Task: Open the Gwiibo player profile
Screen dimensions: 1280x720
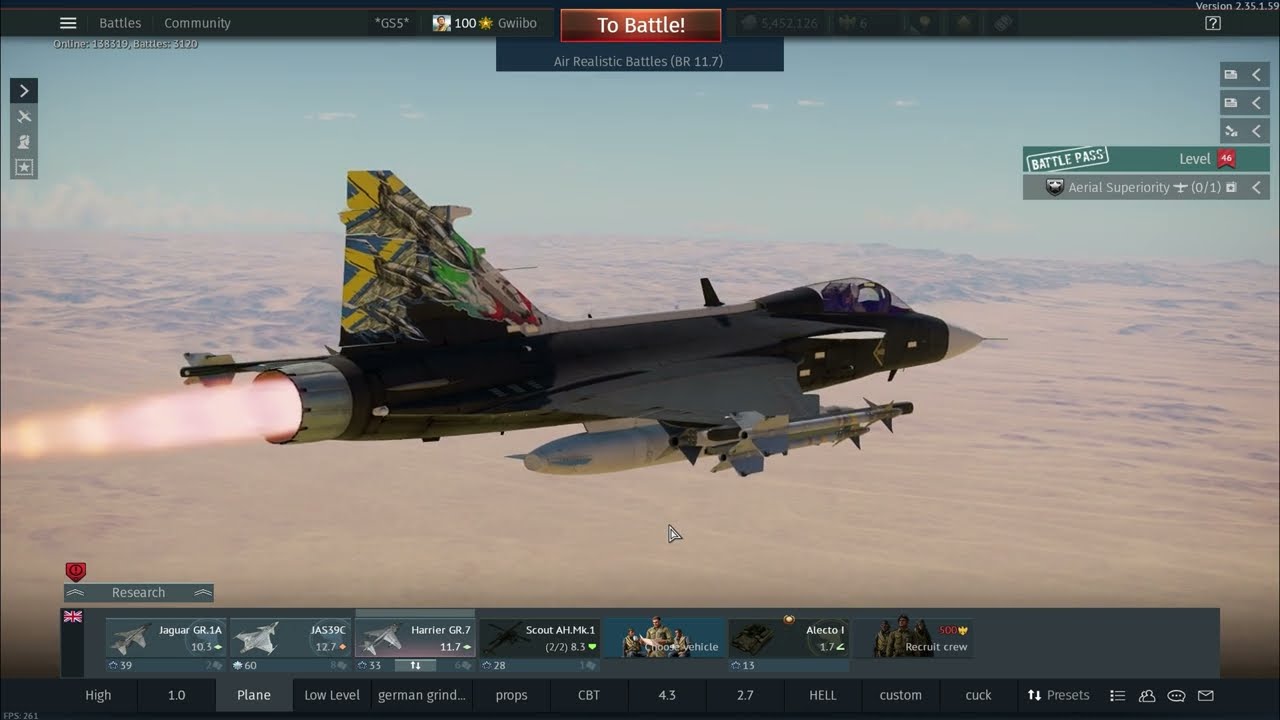Action: point(485,23)
